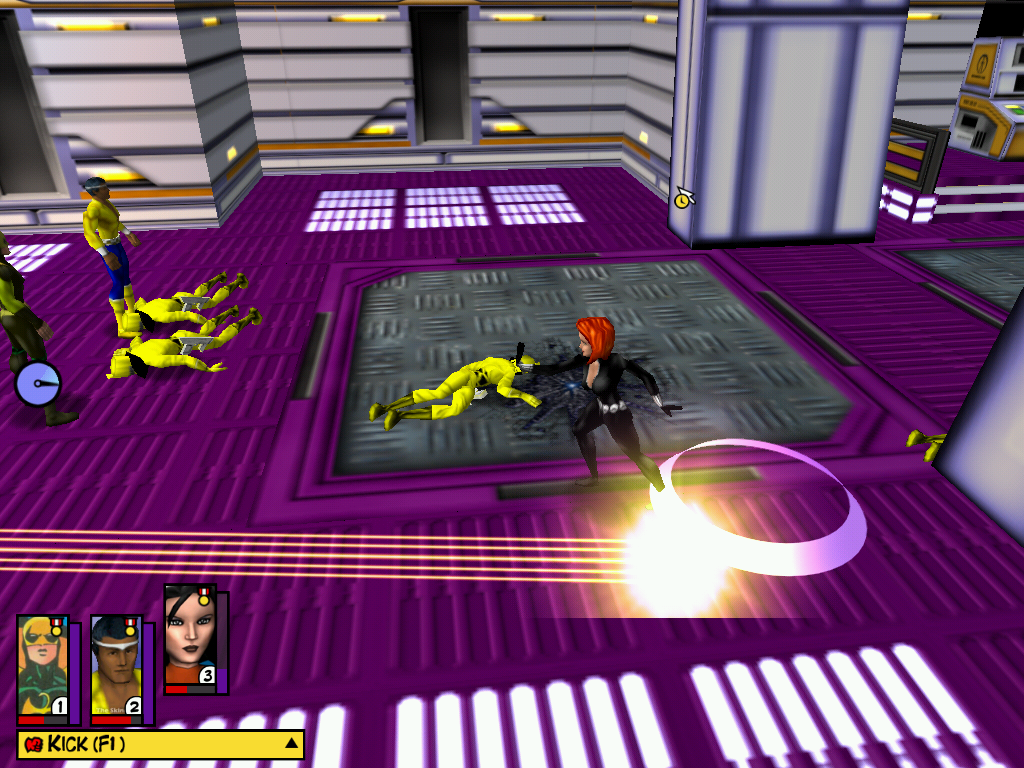Expand the attack list with the black arrow
The width and height of the screenshot is (1024, 768).
(x=291, y=744)
